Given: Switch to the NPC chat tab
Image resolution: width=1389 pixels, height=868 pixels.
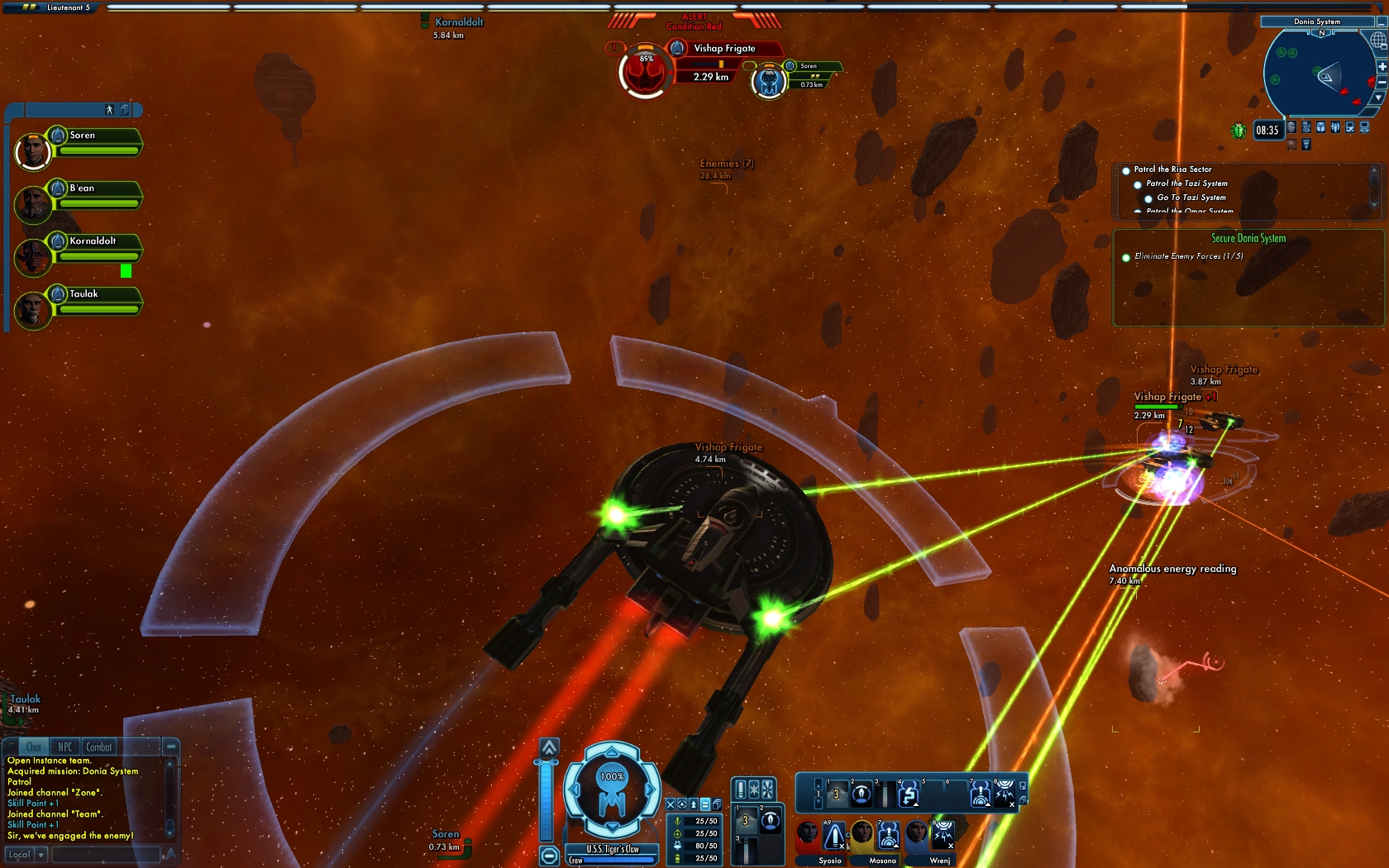Looking at the screenshot, I should [x=65, y=746].
